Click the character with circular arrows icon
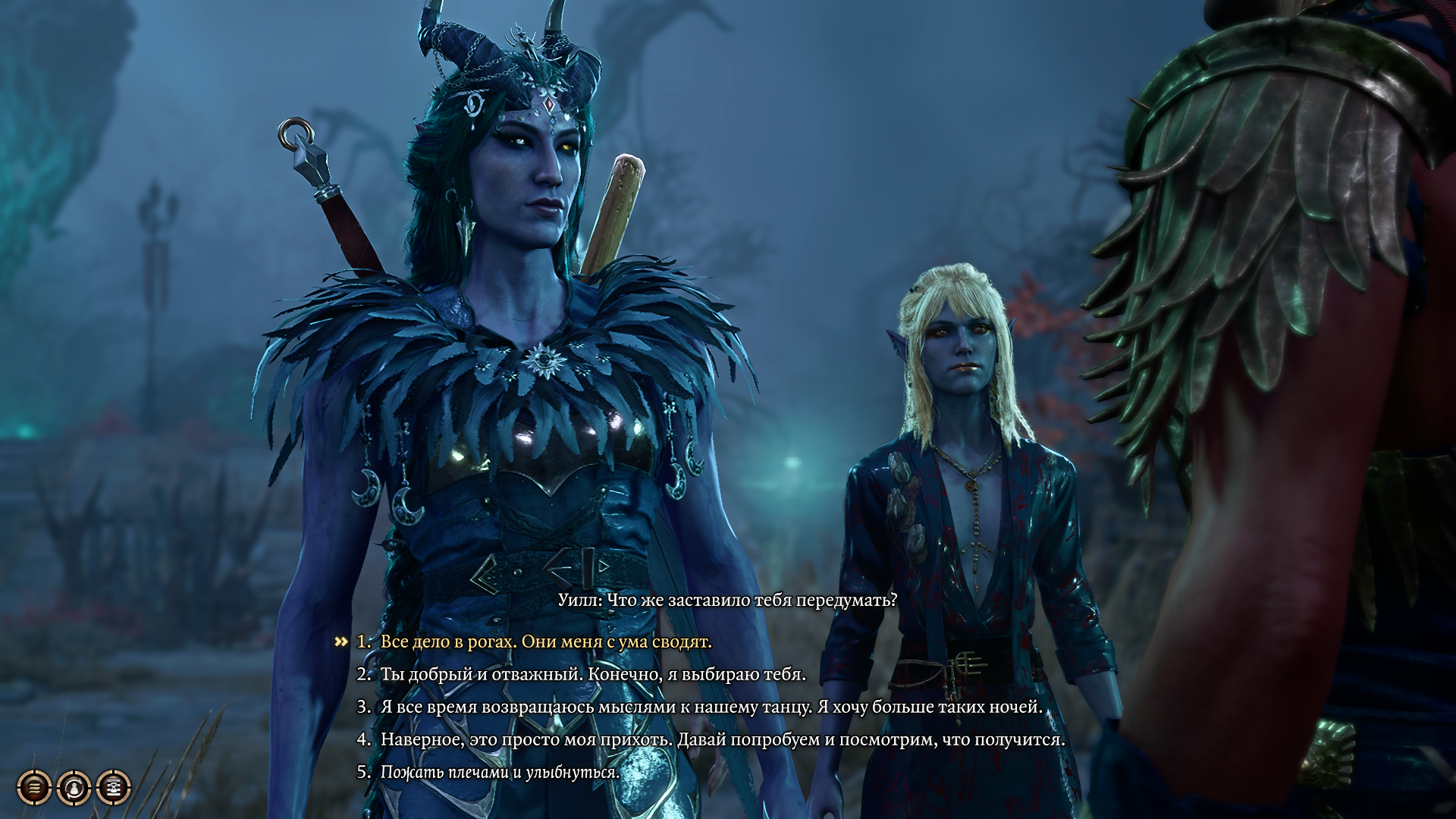Screen dimensions: 1456x819 (74, 788)
